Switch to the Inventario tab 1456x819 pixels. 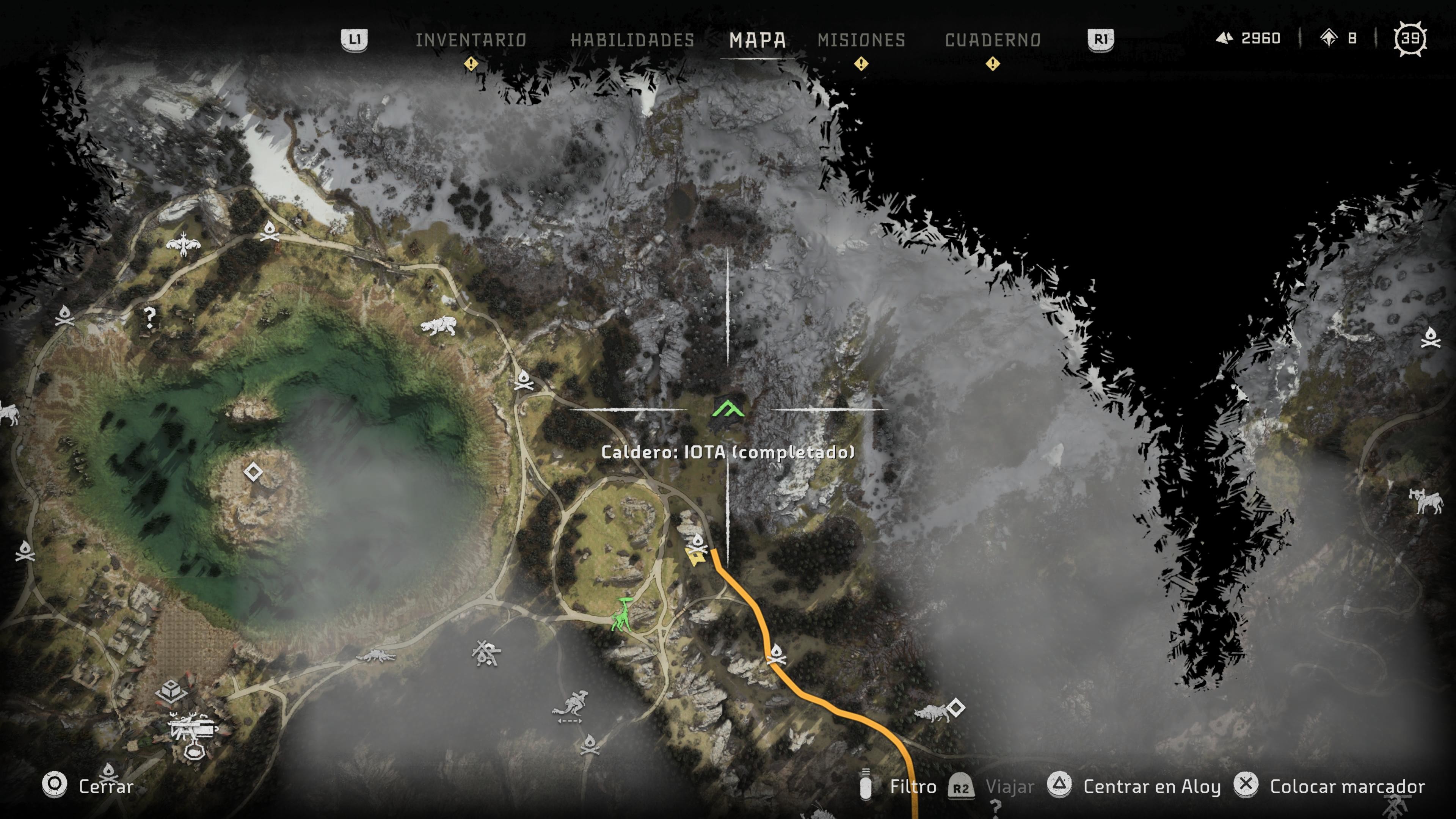[x=471, y=40]
